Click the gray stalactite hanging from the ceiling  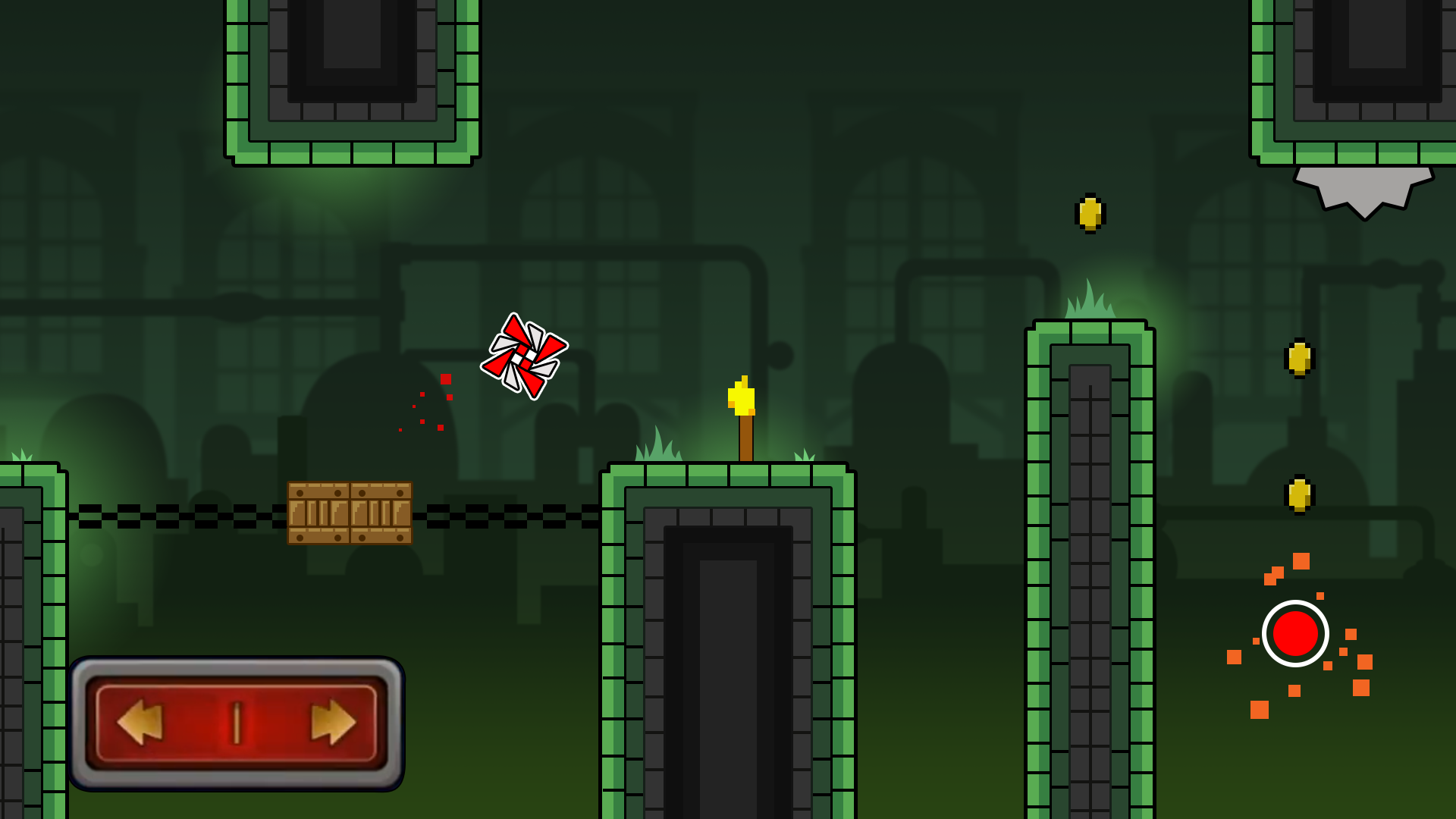(1363, 190)
